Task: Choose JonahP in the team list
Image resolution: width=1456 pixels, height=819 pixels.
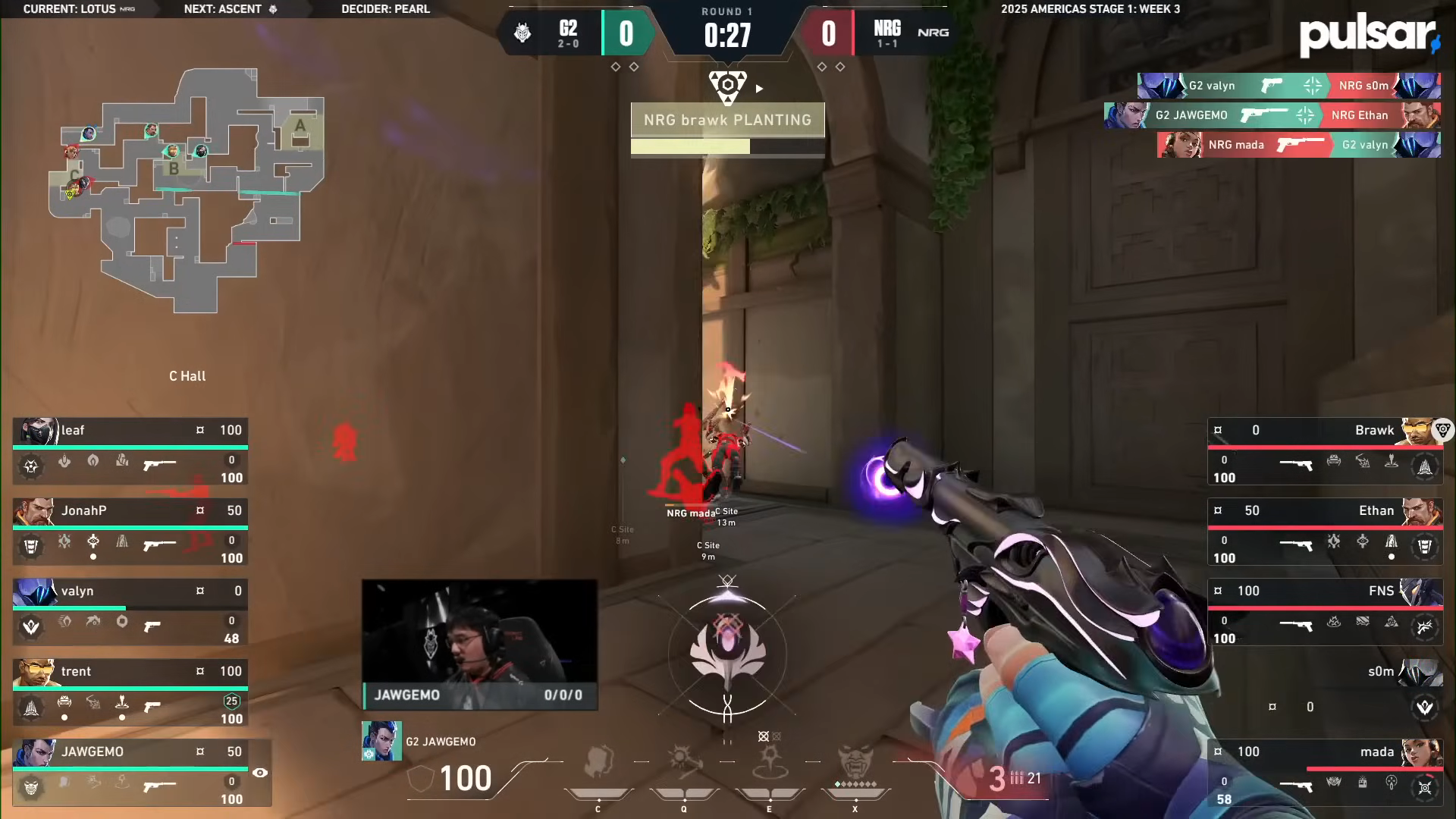Action: tap(130, 531)
